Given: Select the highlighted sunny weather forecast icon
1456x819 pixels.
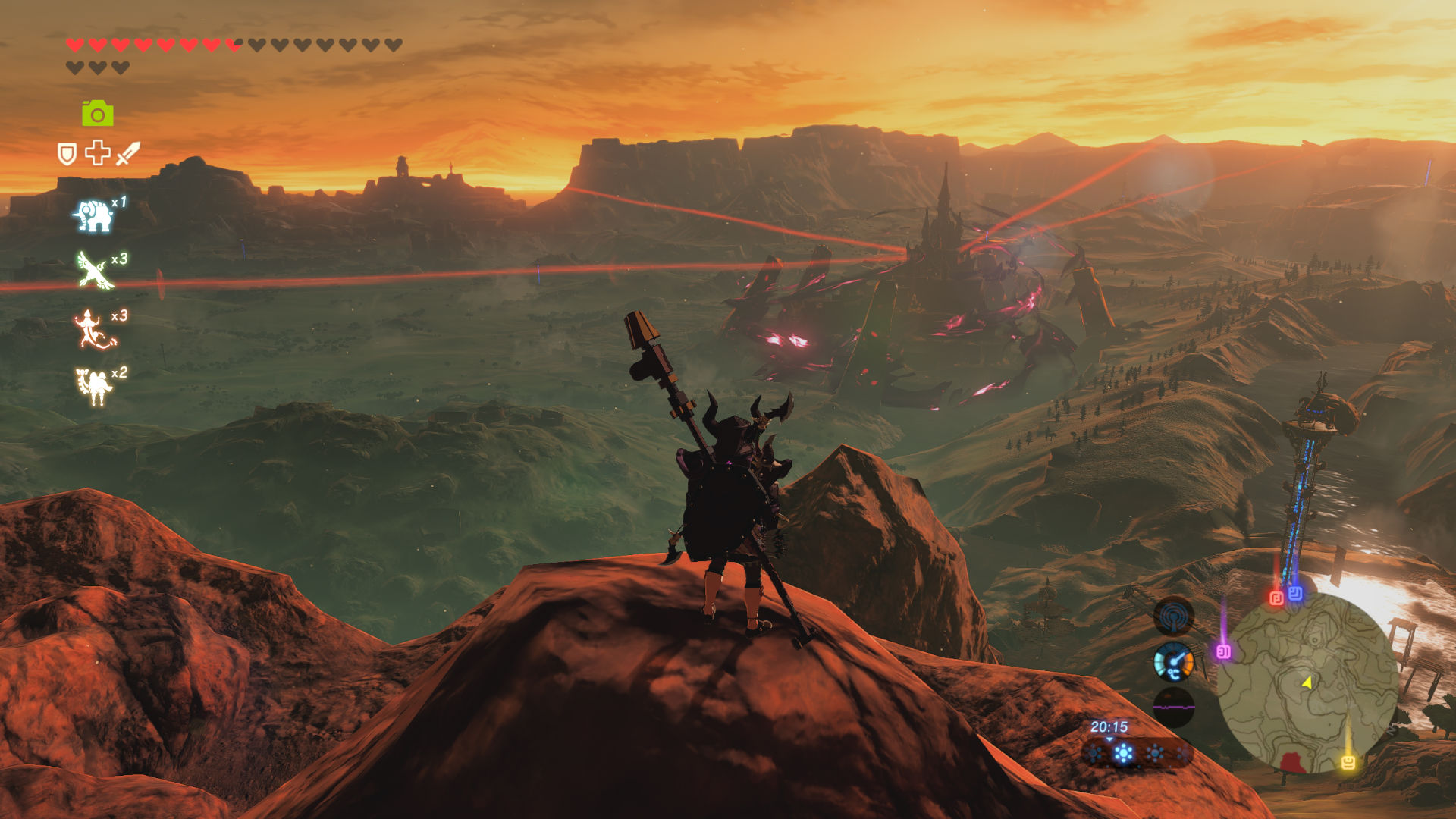Looking at the screenshot, I should pos(1124,753).
